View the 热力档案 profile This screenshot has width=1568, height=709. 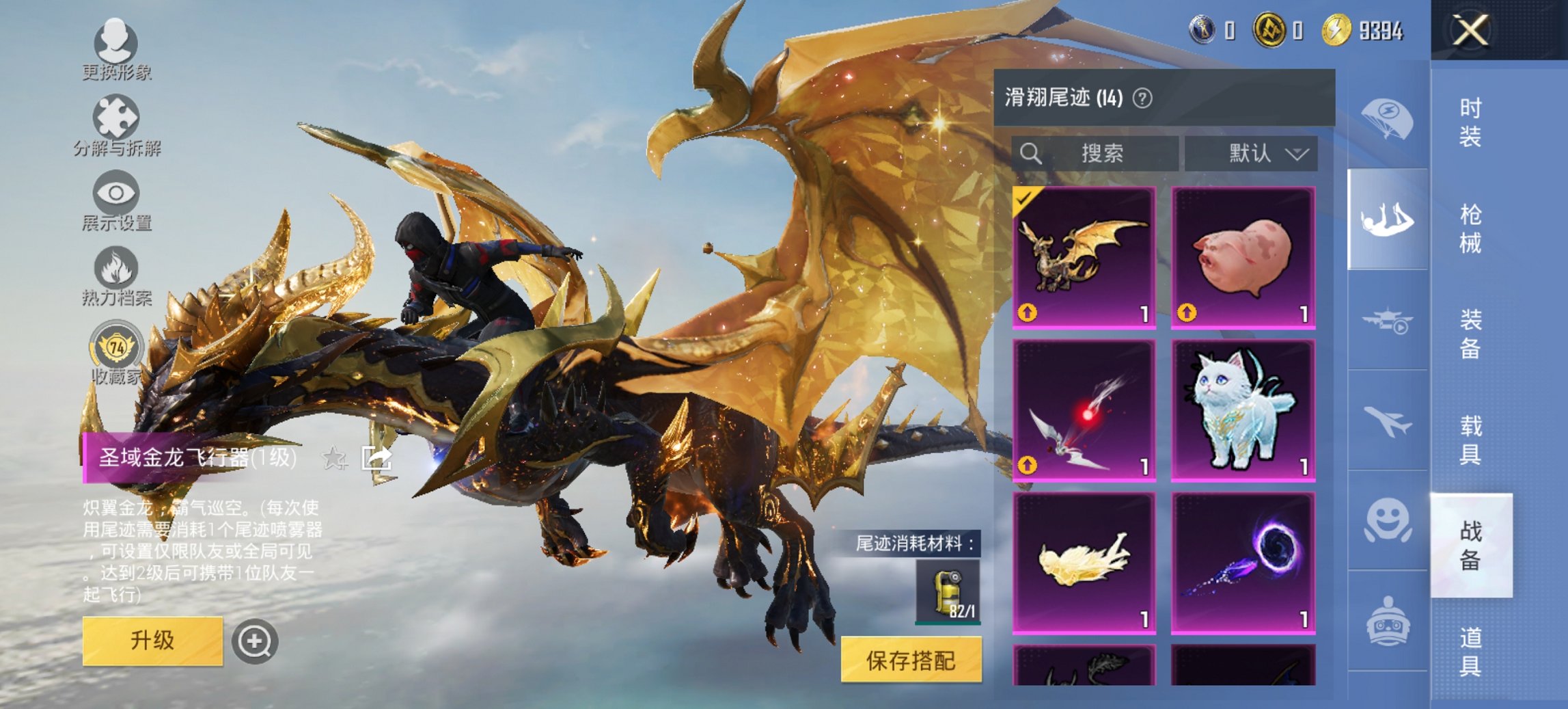pyautogui.click(x=116, y=267)
